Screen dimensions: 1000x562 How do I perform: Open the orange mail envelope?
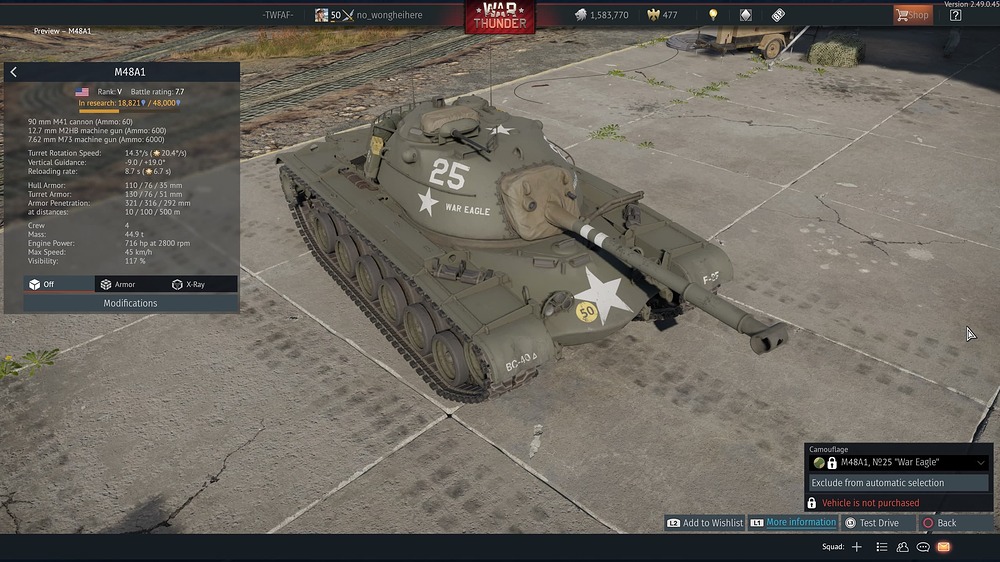(944, 547)
